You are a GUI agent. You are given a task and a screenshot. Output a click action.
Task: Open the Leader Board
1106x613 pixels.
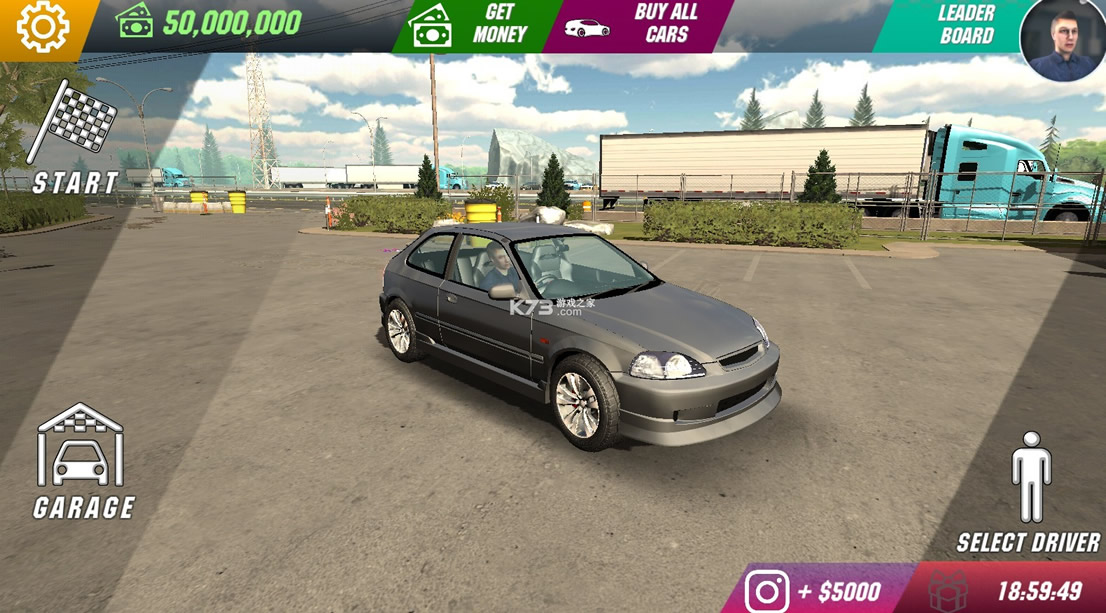pyautogui.click(x=955, y=26)
